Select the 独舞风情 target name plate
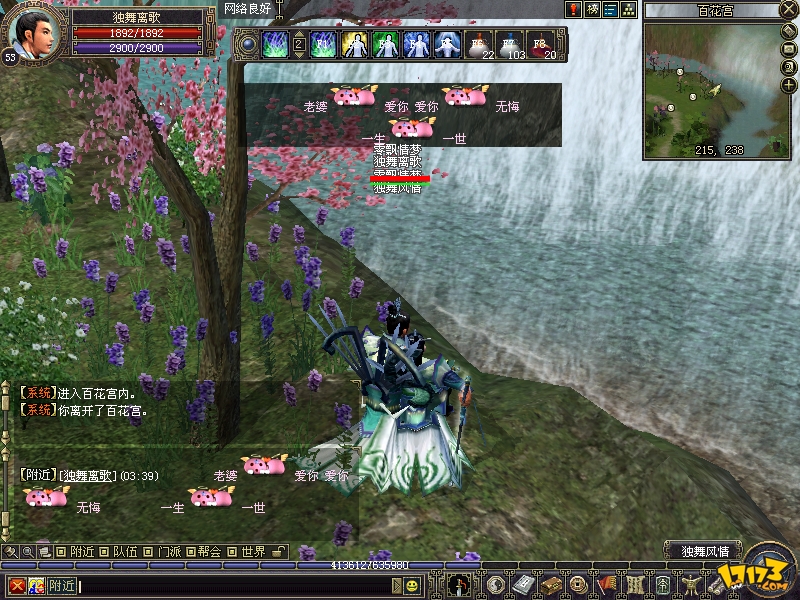The height and width of the screenshot is (600, 800). click(711, 550)
